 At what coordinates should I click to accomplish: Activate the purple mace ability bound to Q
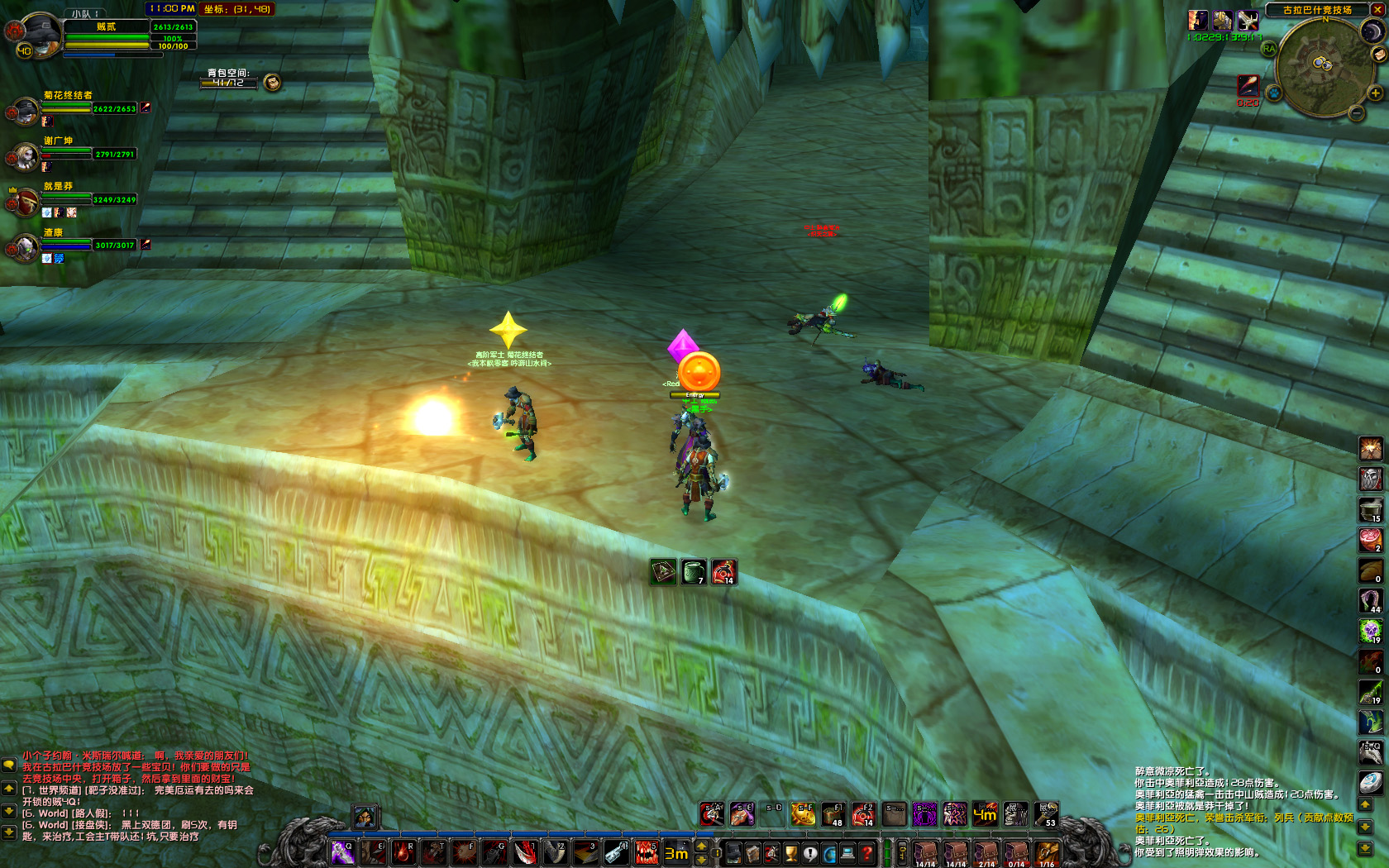342,853
